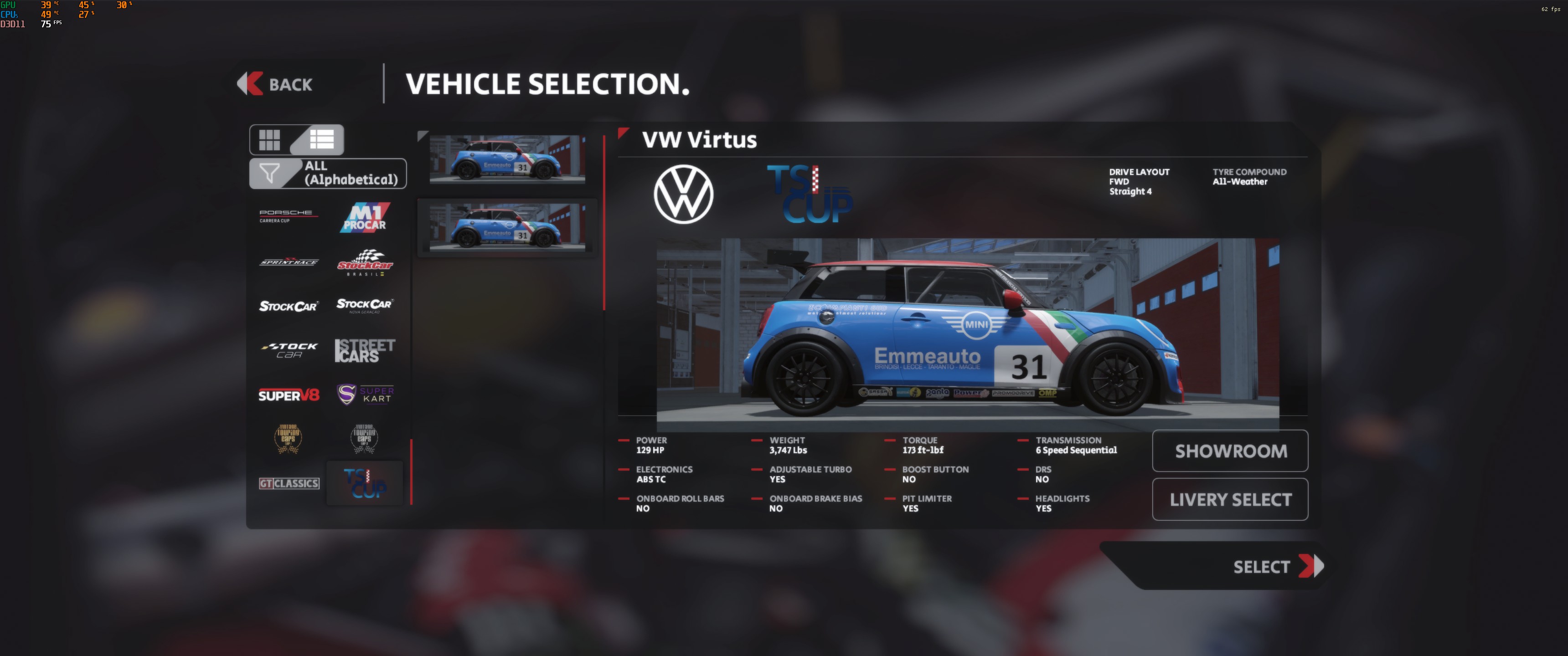
Task: Switch to grid view layout
Action: tap(270, 139)
